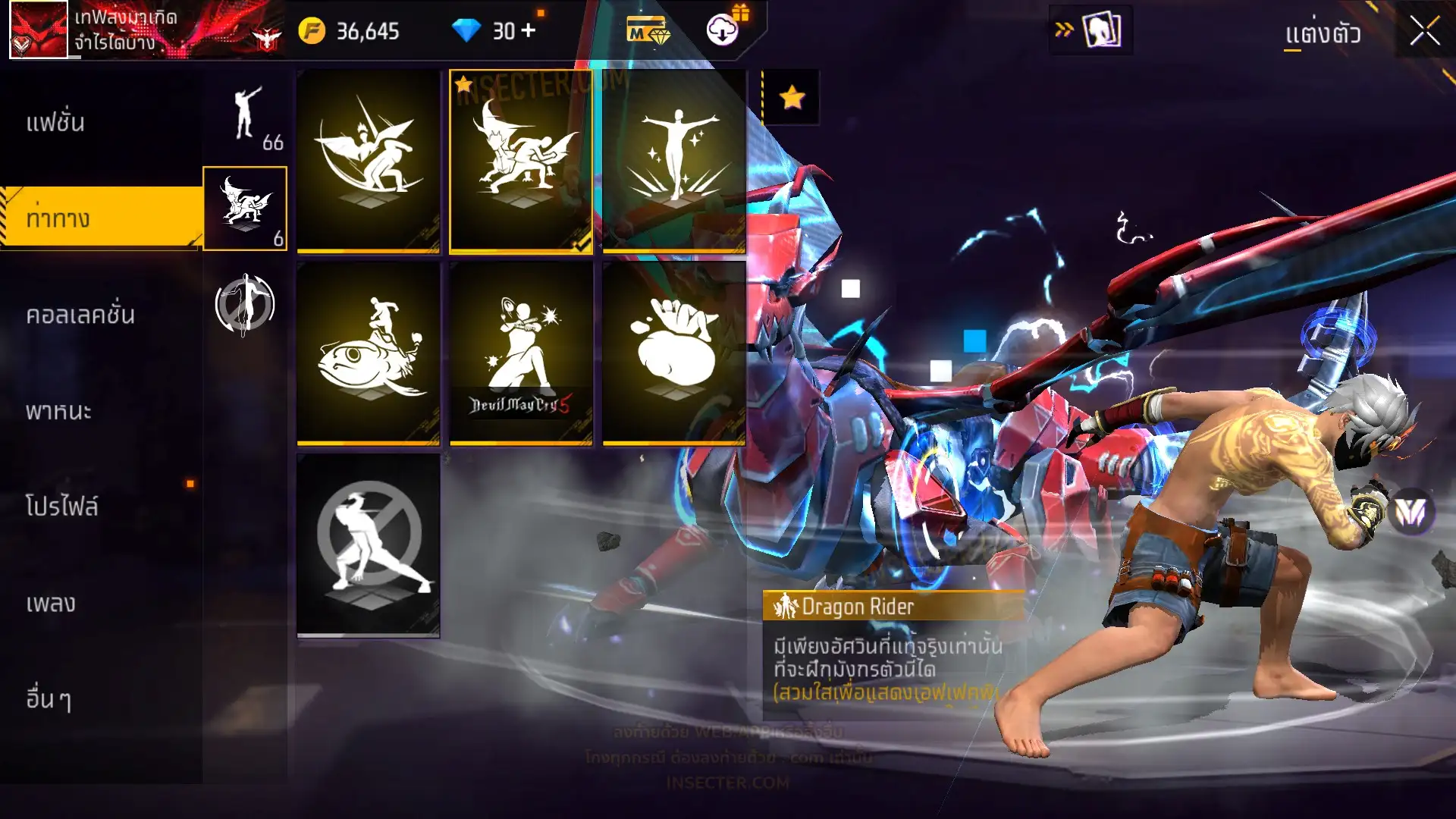Choose the Dragon Rider emote tile
The height and width of the screenshot is (819, 1456).
click(521, 162)
